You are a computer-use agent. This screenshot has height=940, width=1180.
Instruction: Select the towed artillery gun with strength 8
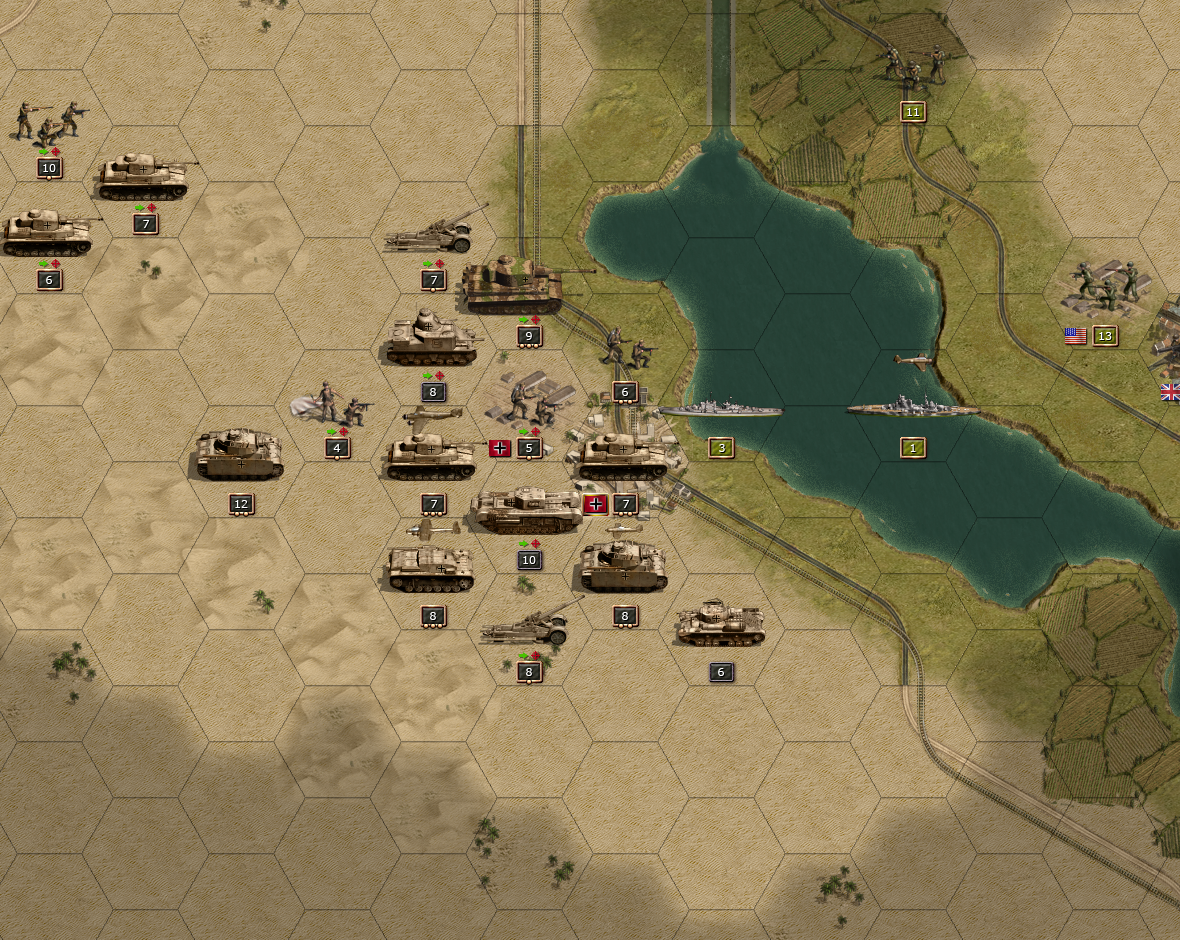[528, 627]
